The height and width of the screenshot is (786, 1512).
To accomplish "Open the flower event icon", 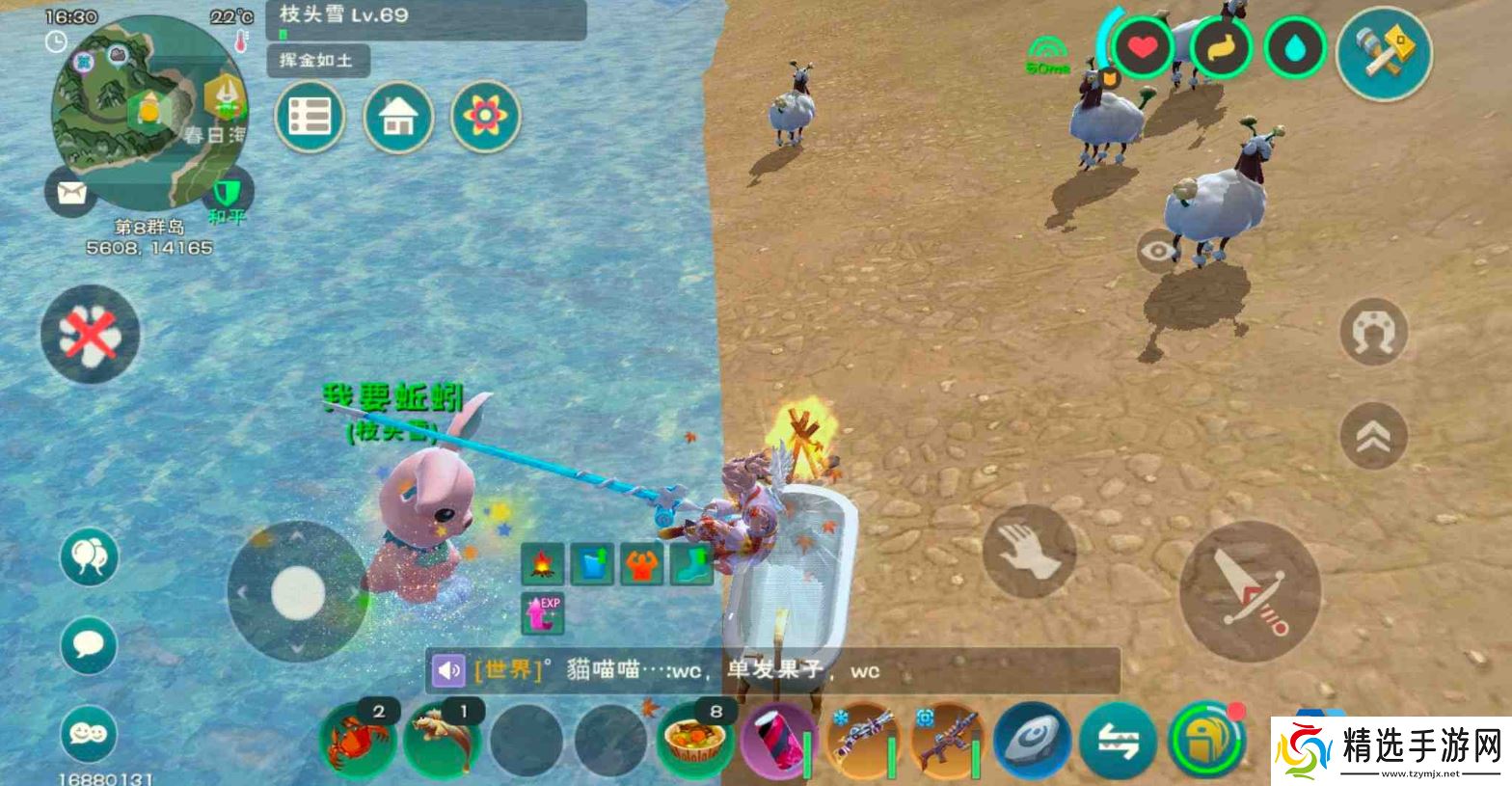I will pos(485,118).
